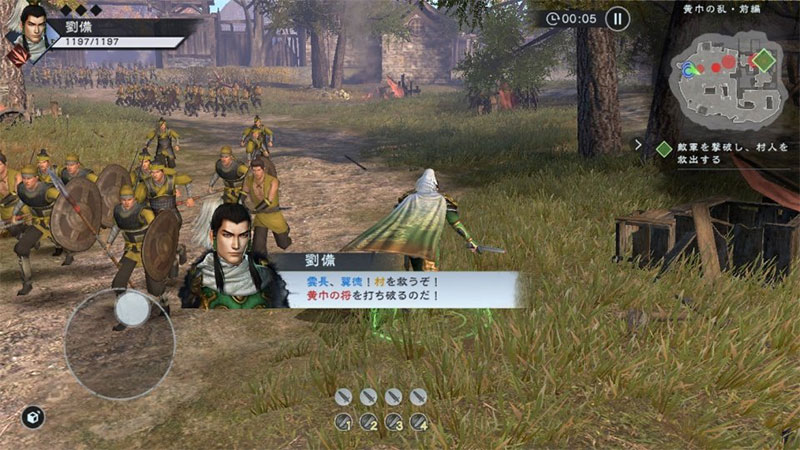The width and height of the screenshot is (800, 450).
Task: Tap the virtual joystick knob
Action: click(x=133, y=309)
